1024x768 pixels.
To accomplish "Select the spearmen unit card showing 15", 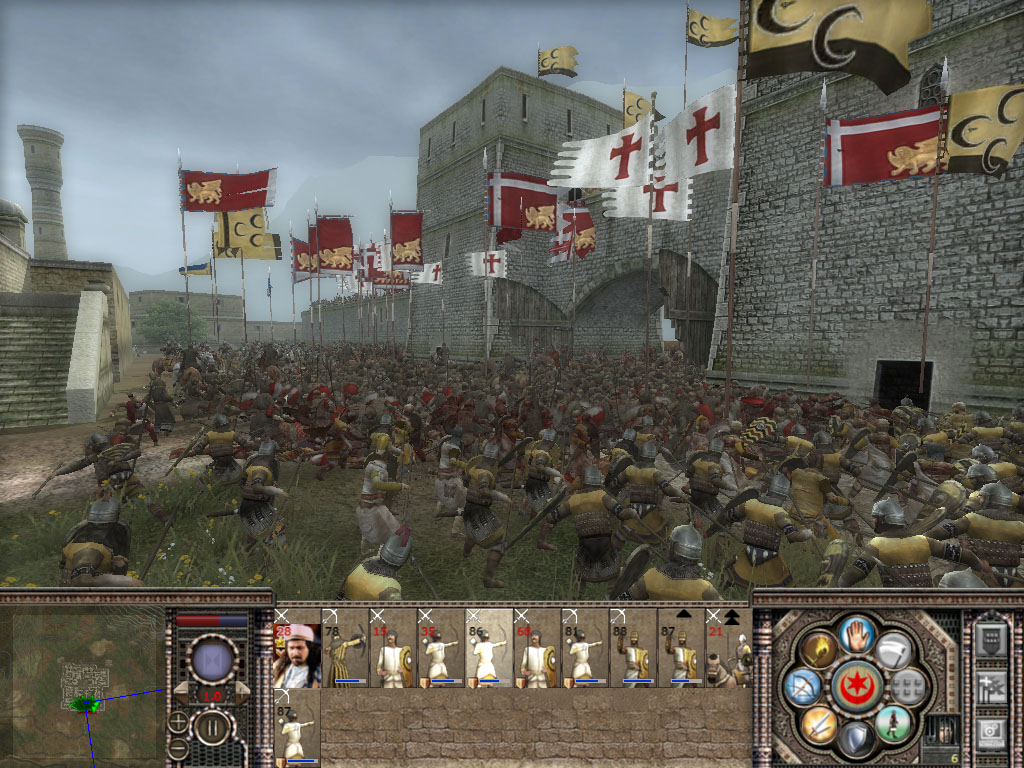I will coord(393,656).
